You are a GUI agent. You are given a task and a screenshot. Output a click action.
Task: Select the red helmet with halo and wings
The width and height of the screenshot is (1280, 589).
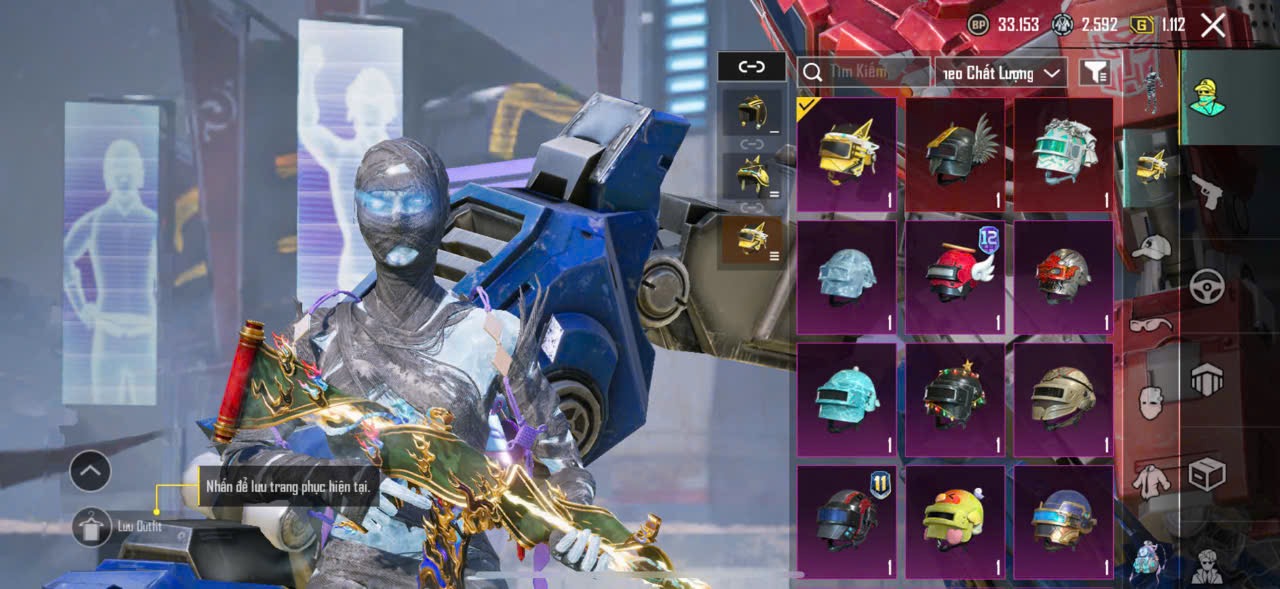coord(955,277)
